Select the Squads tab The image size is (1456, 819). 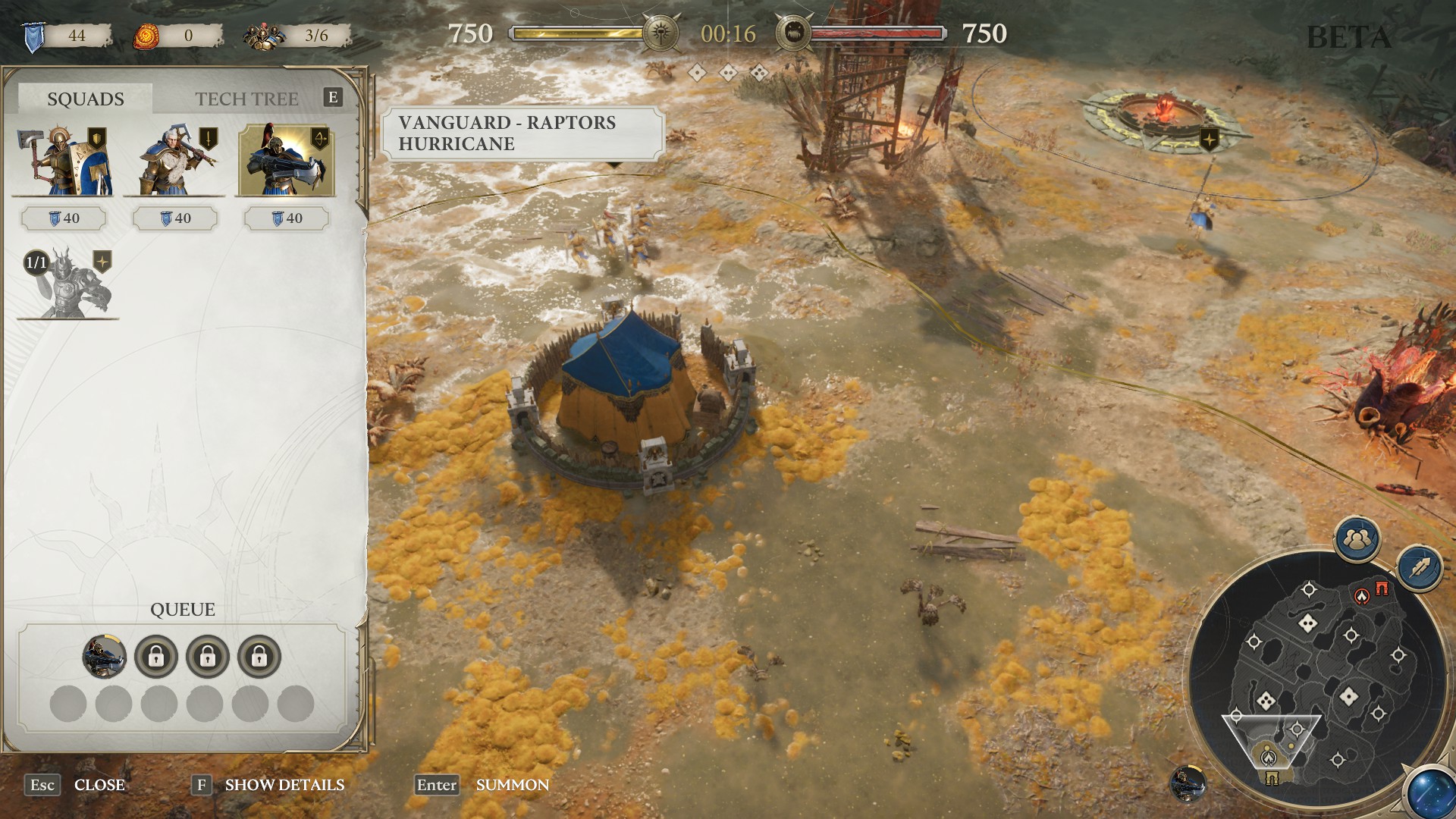86,99
